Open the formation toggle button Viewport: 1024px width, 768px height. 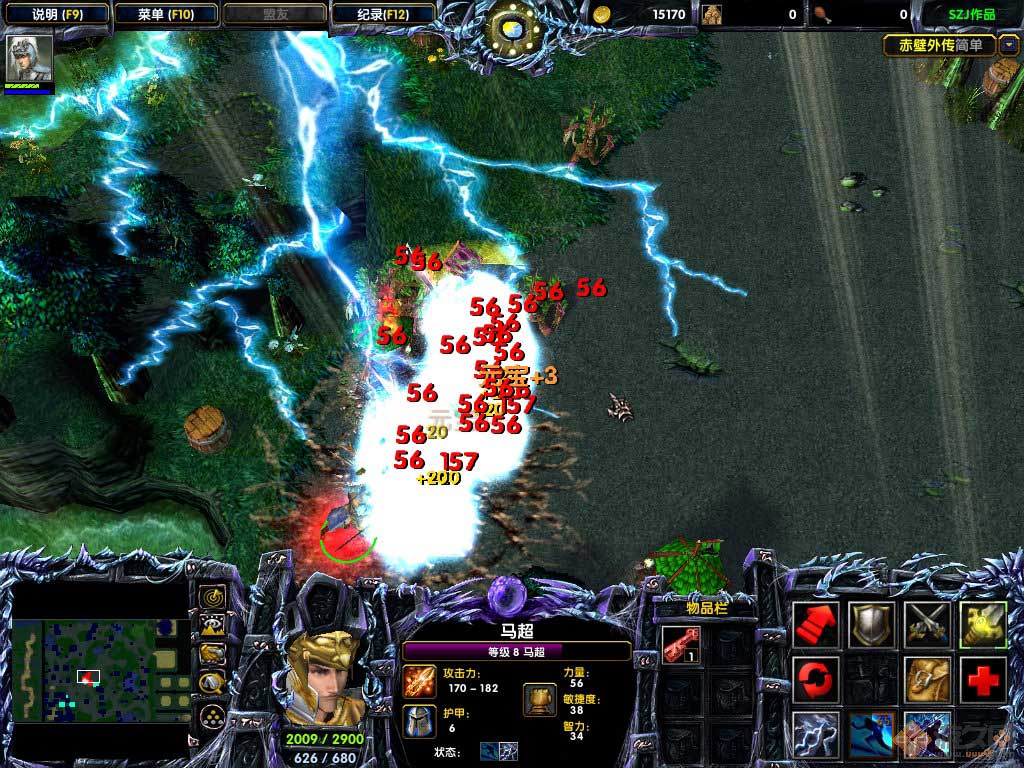212,715
